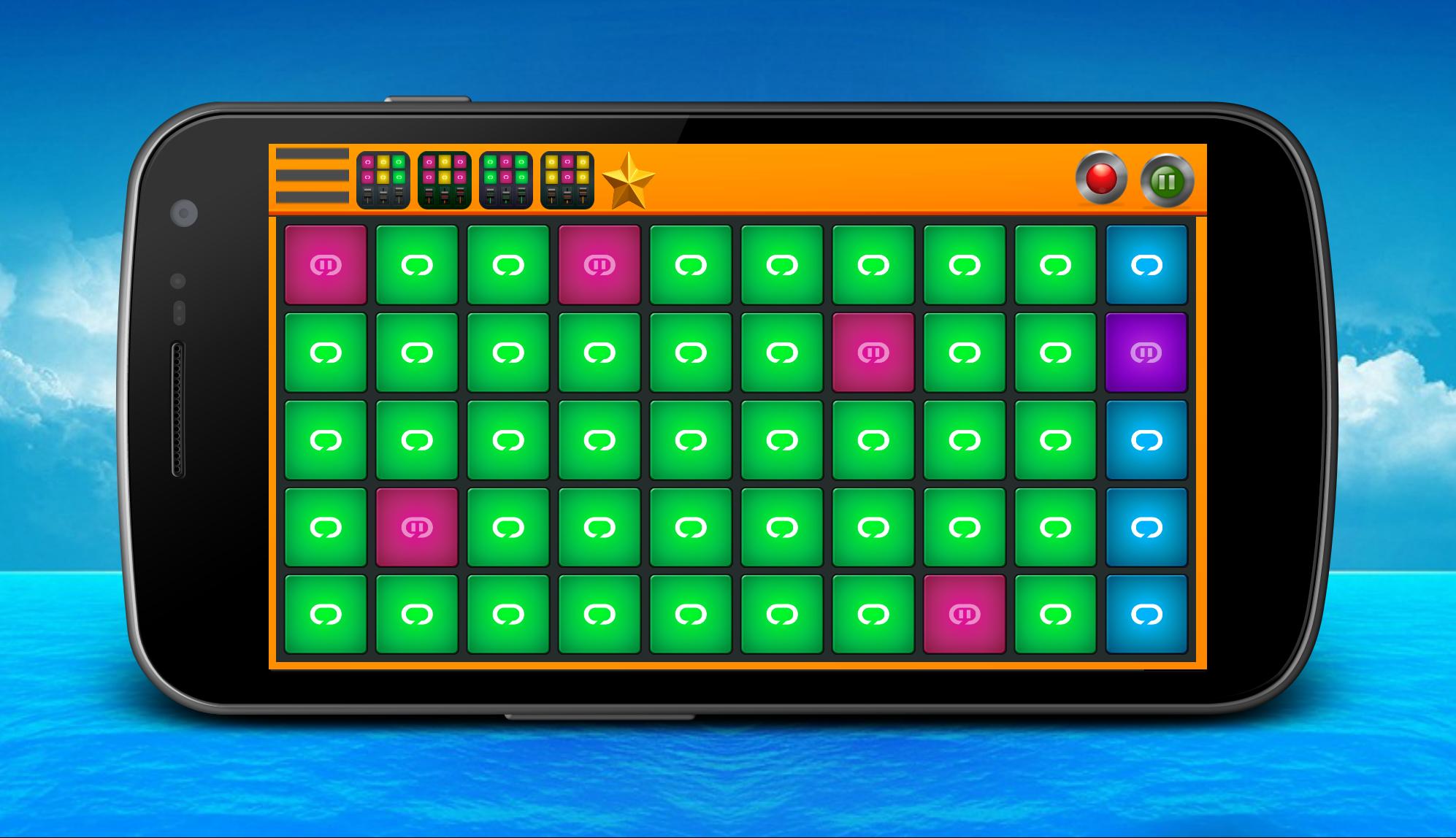Select the second green-themed drum kit bank
The height and width of the screenshot is (838, 1456).
[x=445, y=179]
